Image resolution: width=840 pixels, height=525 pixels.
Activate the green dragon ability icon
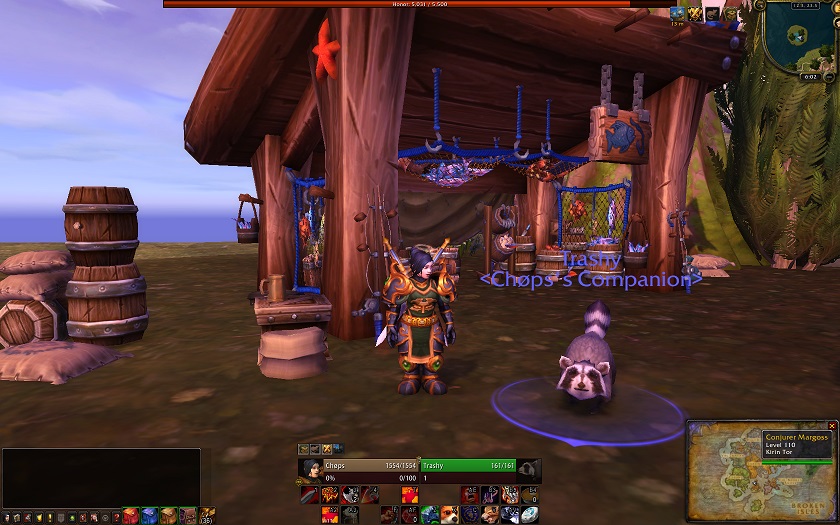(x=428, y=514)
